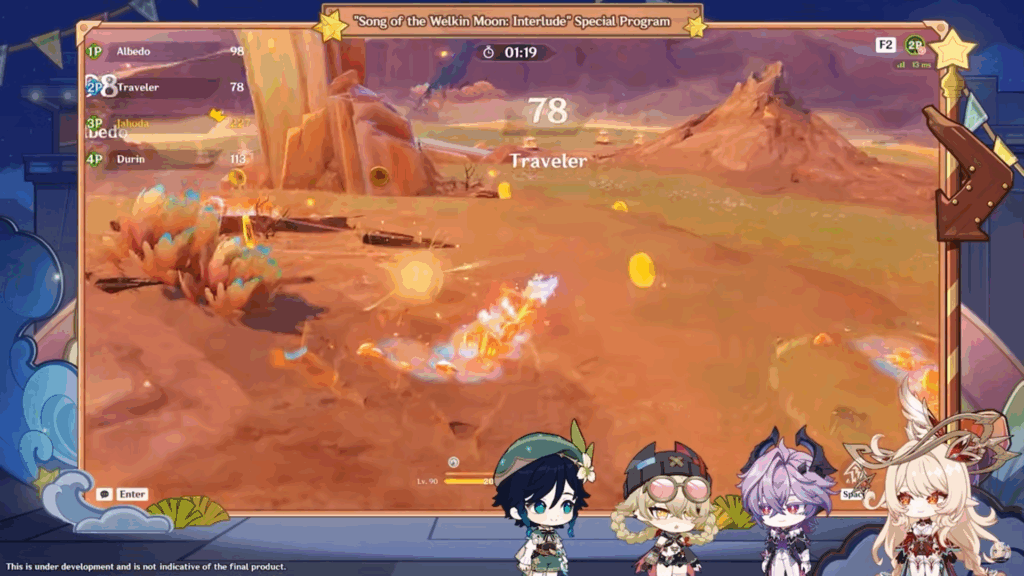Viewport: 1024px width, 576px height.
Task: Open the 2P co-op multiplayer icon
Action: [914, 45]
